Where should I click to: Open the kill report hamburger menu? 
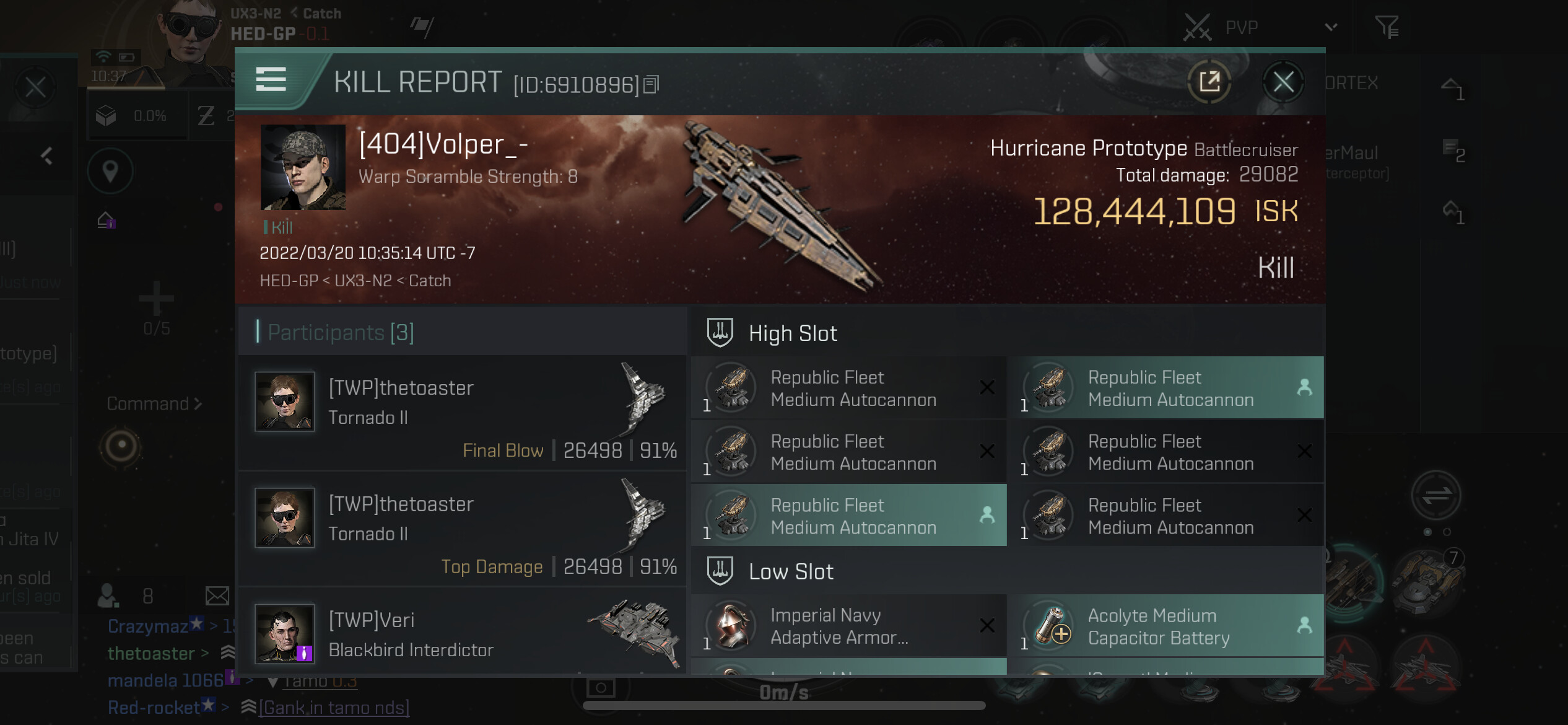271,80
